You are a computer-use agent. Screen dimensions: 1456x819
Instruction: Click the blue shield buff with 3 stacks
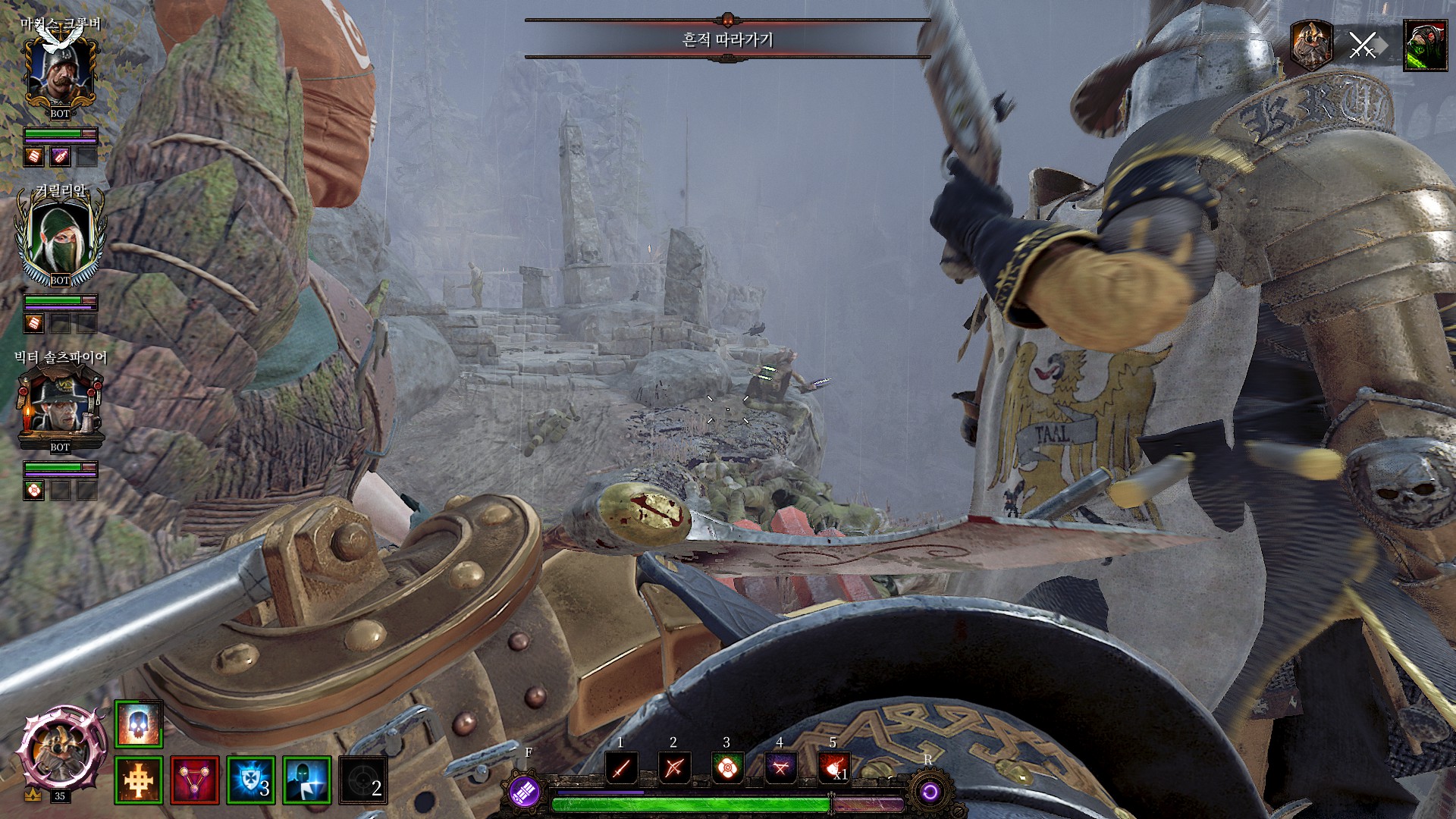click(x=250, y=780)
